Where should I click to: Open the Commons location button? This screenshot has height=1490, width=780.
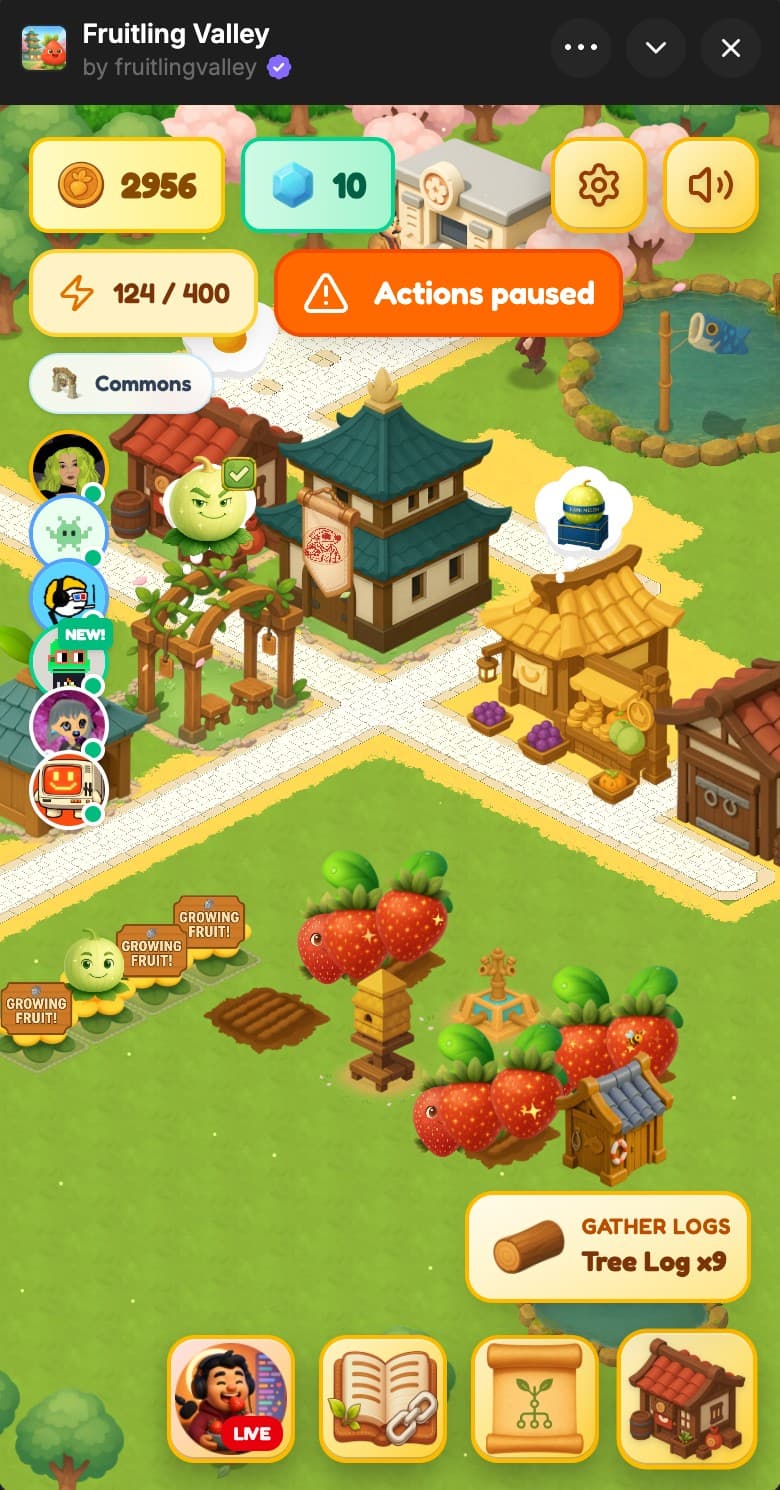(x=121, y=383)
